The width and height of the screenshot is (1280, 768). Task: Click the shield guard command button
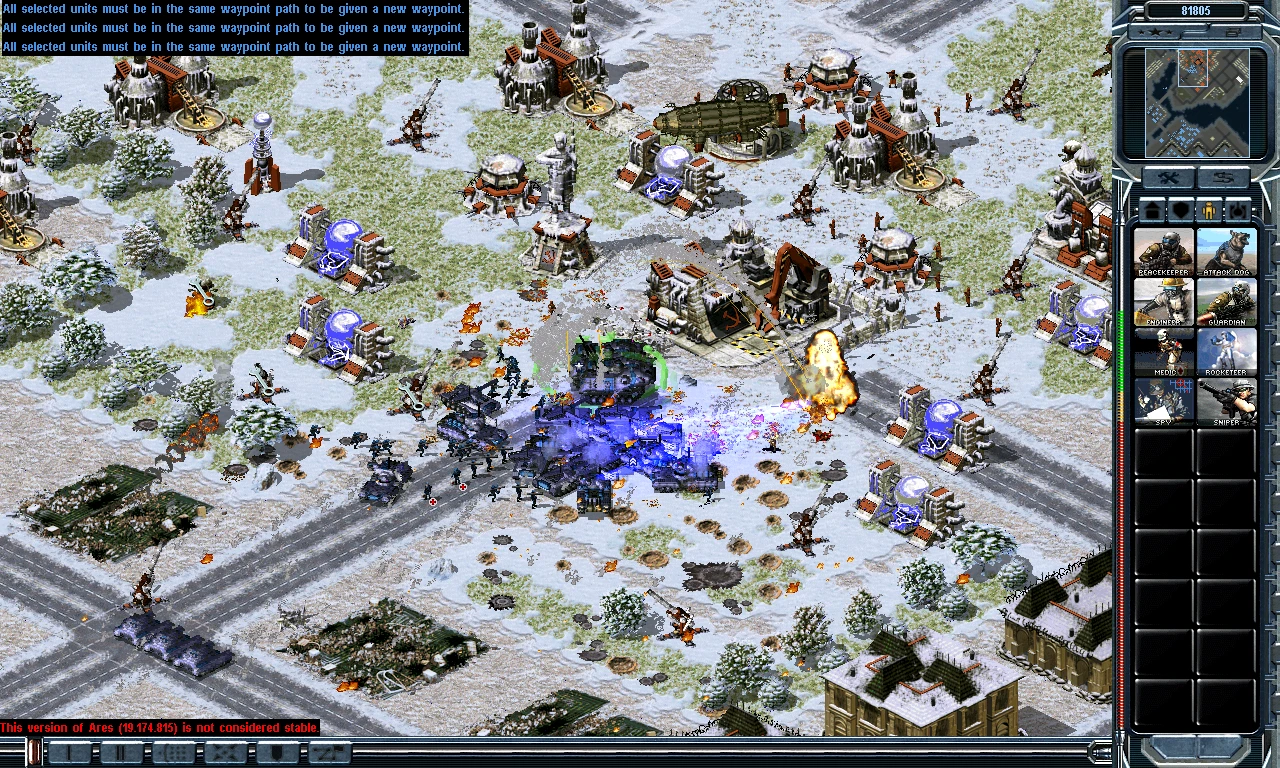278,753
